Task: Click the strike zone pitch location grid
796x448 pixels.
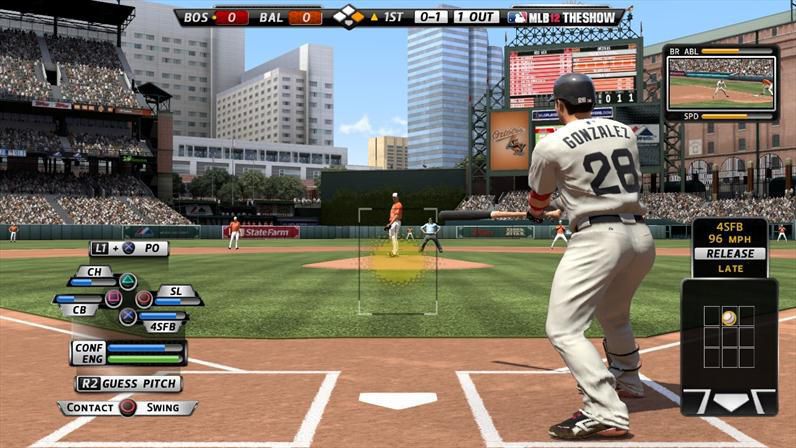Action: (x=728, y=334)
